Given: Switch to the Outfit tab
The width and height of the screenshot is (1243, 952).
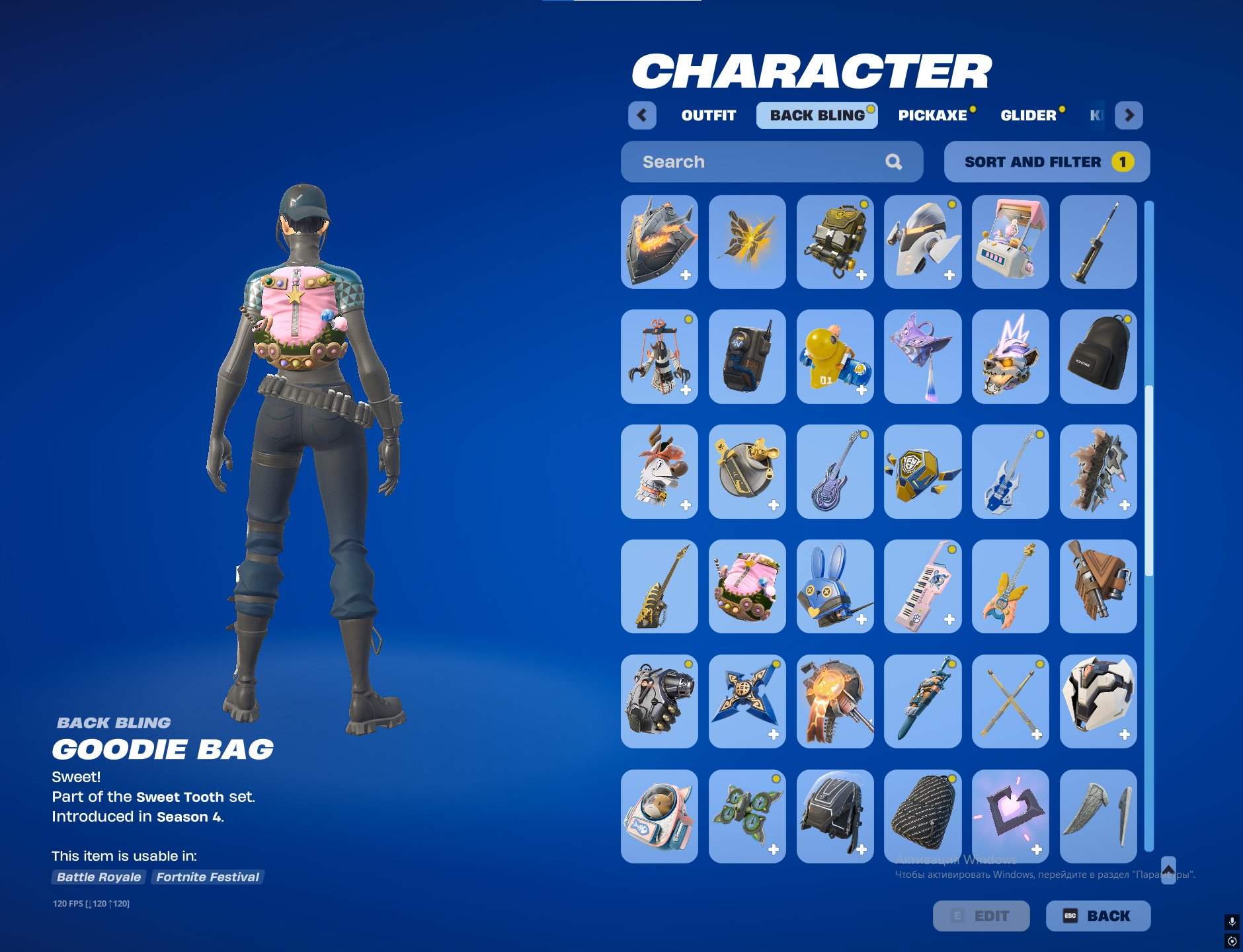Looking at the screenshot, I should pos(707,115).
